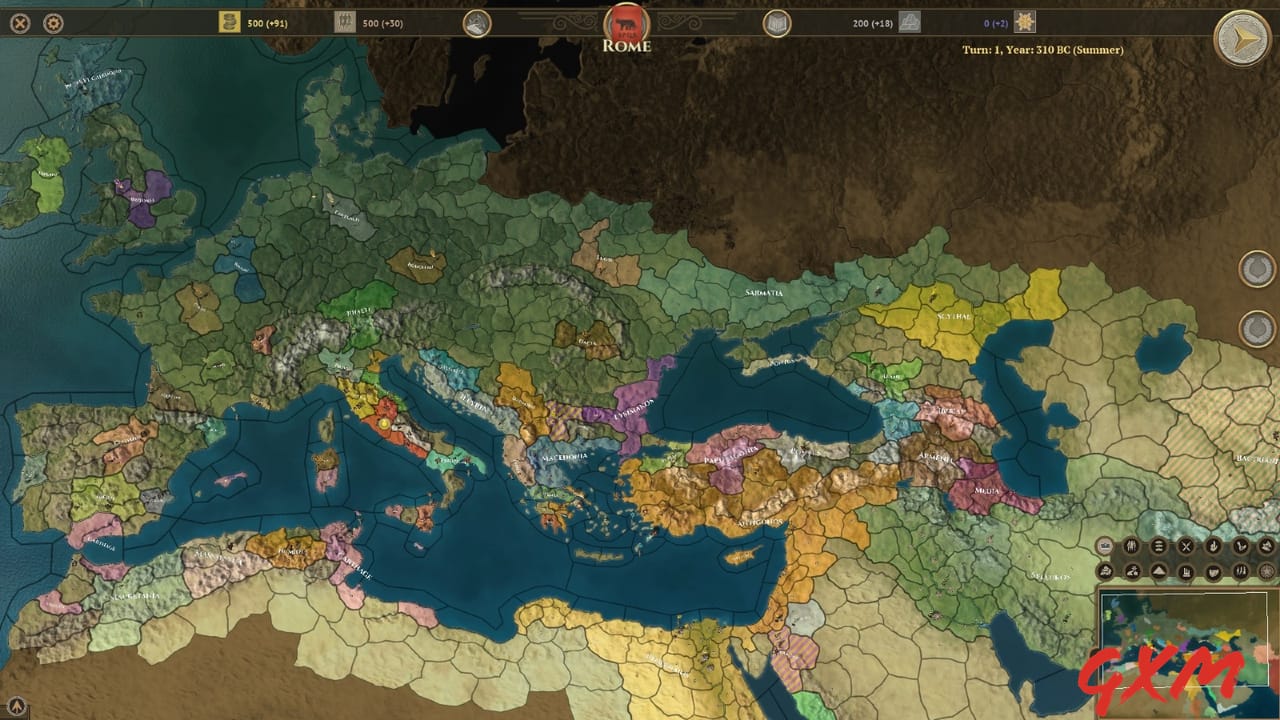Click the upper circular button on right edge
The image size is (1280, 720).
(1257, 267)
